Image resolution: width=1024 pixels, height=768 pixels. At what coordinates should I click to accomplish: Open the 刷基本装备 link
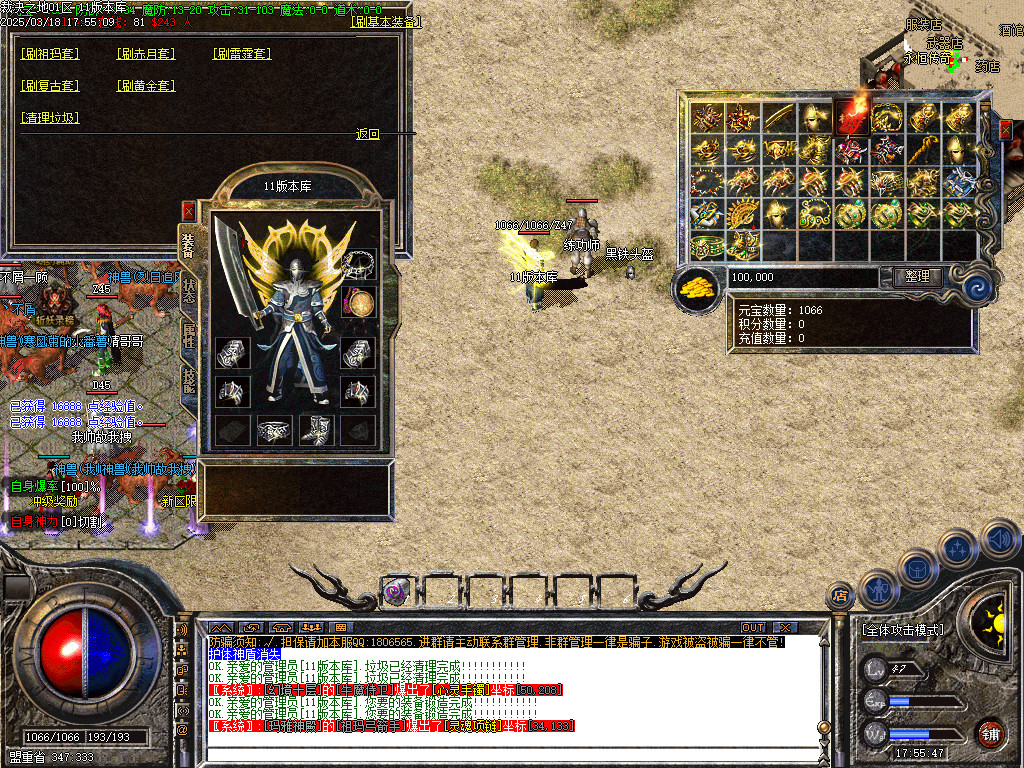[x=387, y=21]
